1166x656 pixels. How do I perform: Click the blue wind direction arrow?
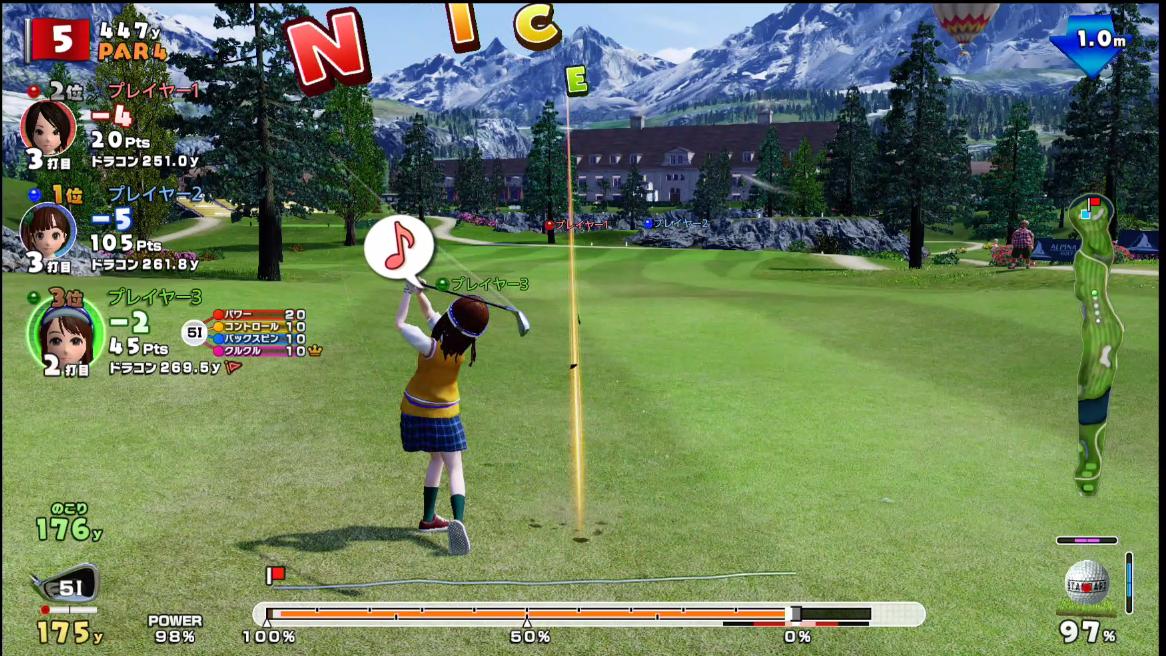(x=1088, y=44)
